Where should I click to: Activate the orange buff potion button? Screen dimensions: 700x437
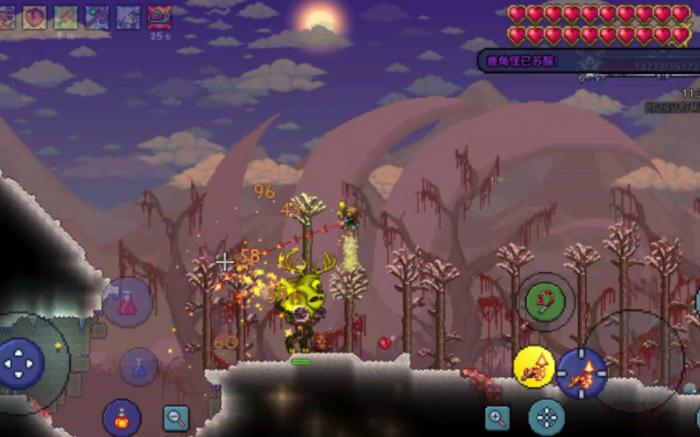pyautogui.click(x=121, y=417)
